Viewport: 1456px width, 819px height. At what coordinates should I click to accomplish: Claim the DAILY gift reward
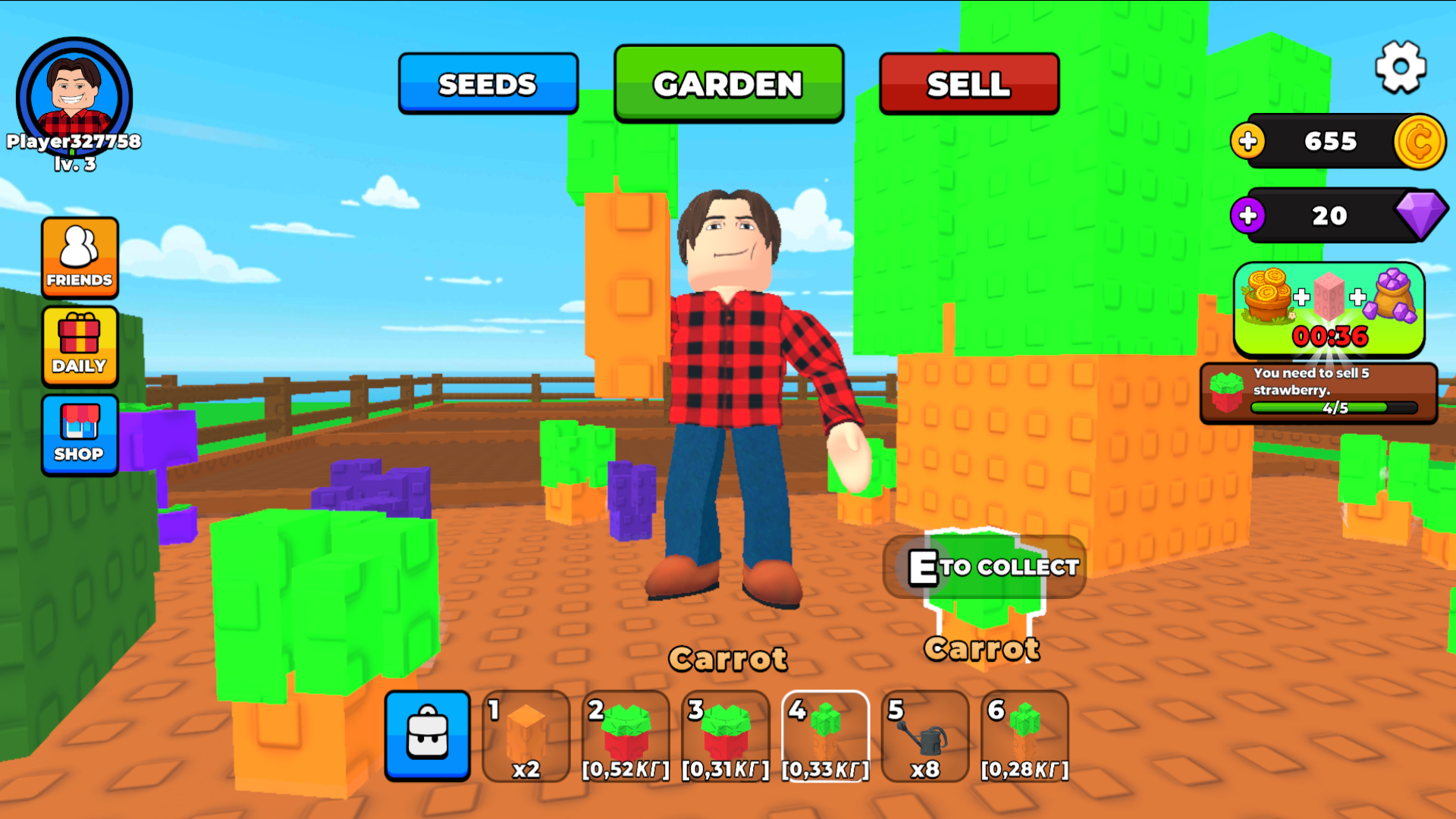[80, 347]
